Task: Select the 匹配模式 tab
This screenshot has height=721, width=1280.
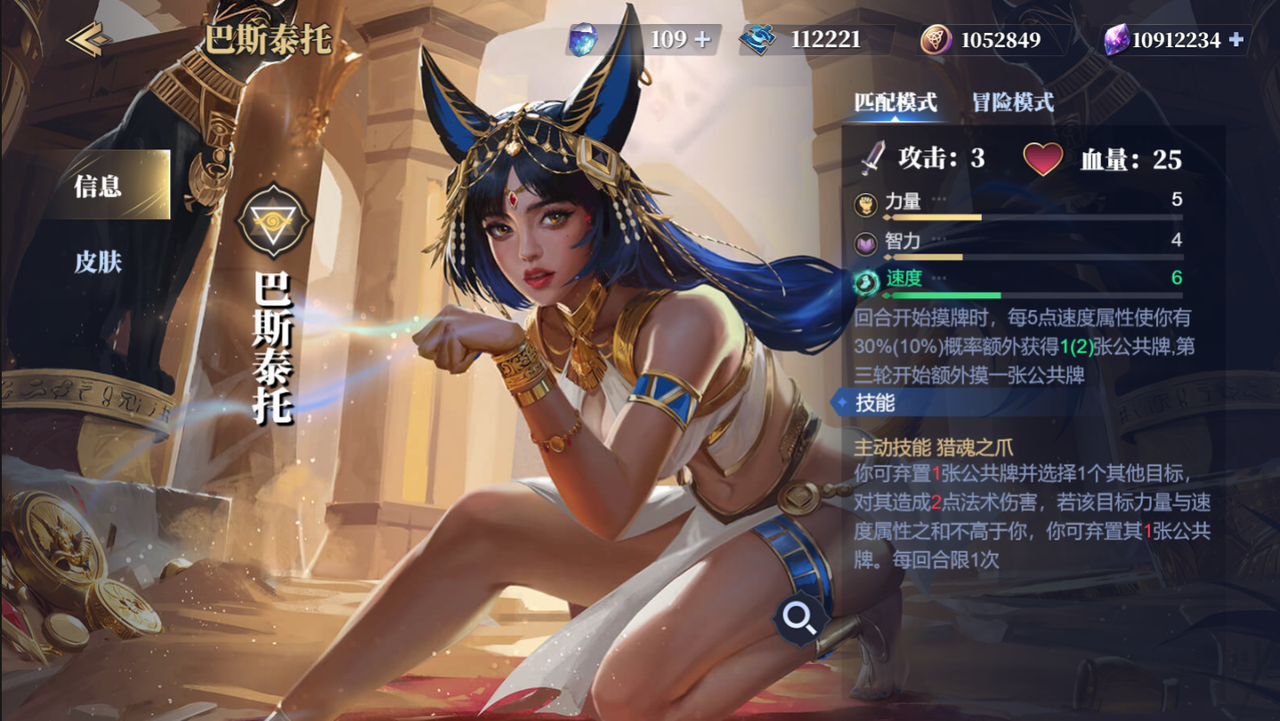Action: pyautogui.click(x=894, y=102)
